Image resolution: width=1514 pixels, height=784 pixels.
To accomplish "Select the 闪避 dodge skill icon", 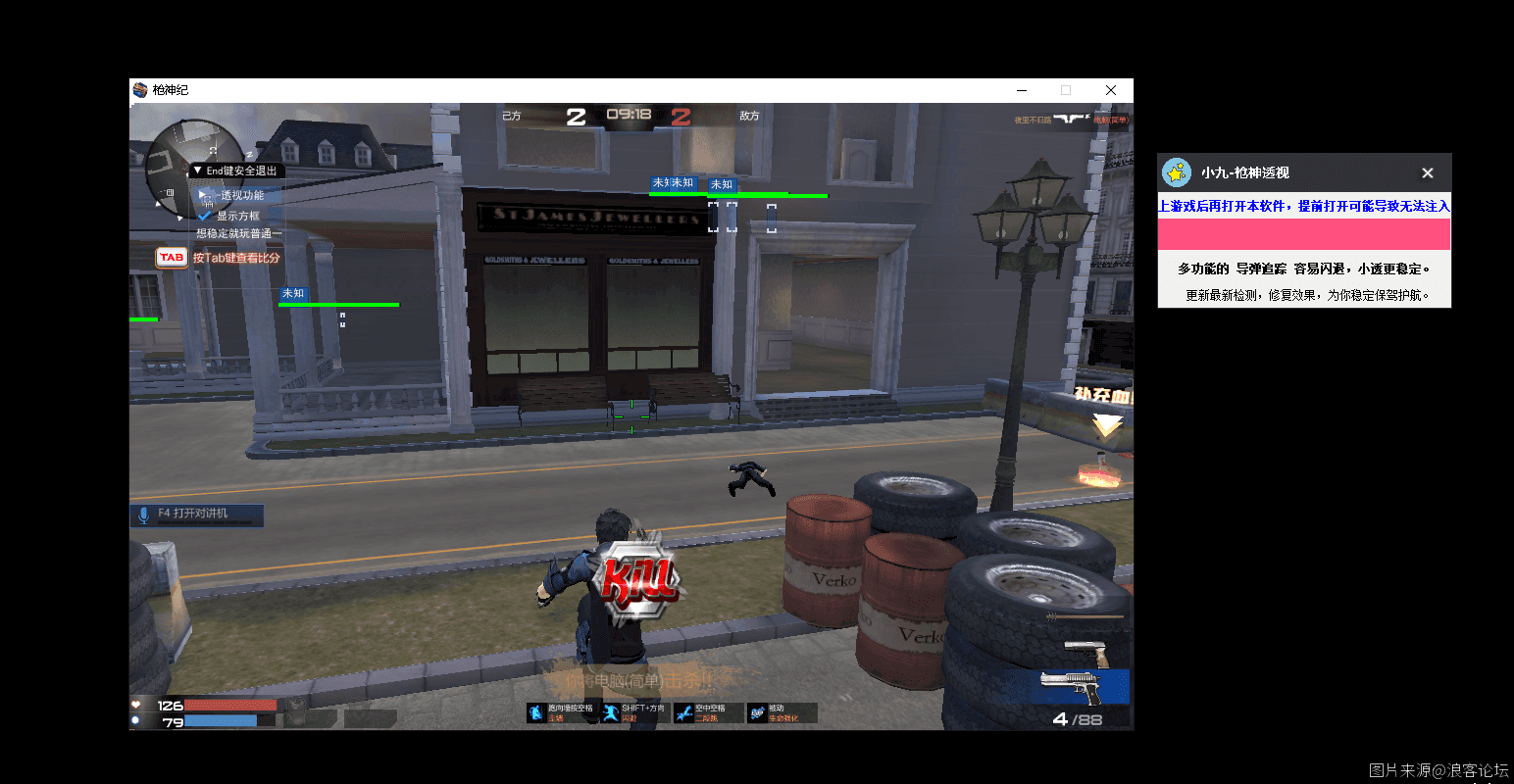I will click(610, 712).
